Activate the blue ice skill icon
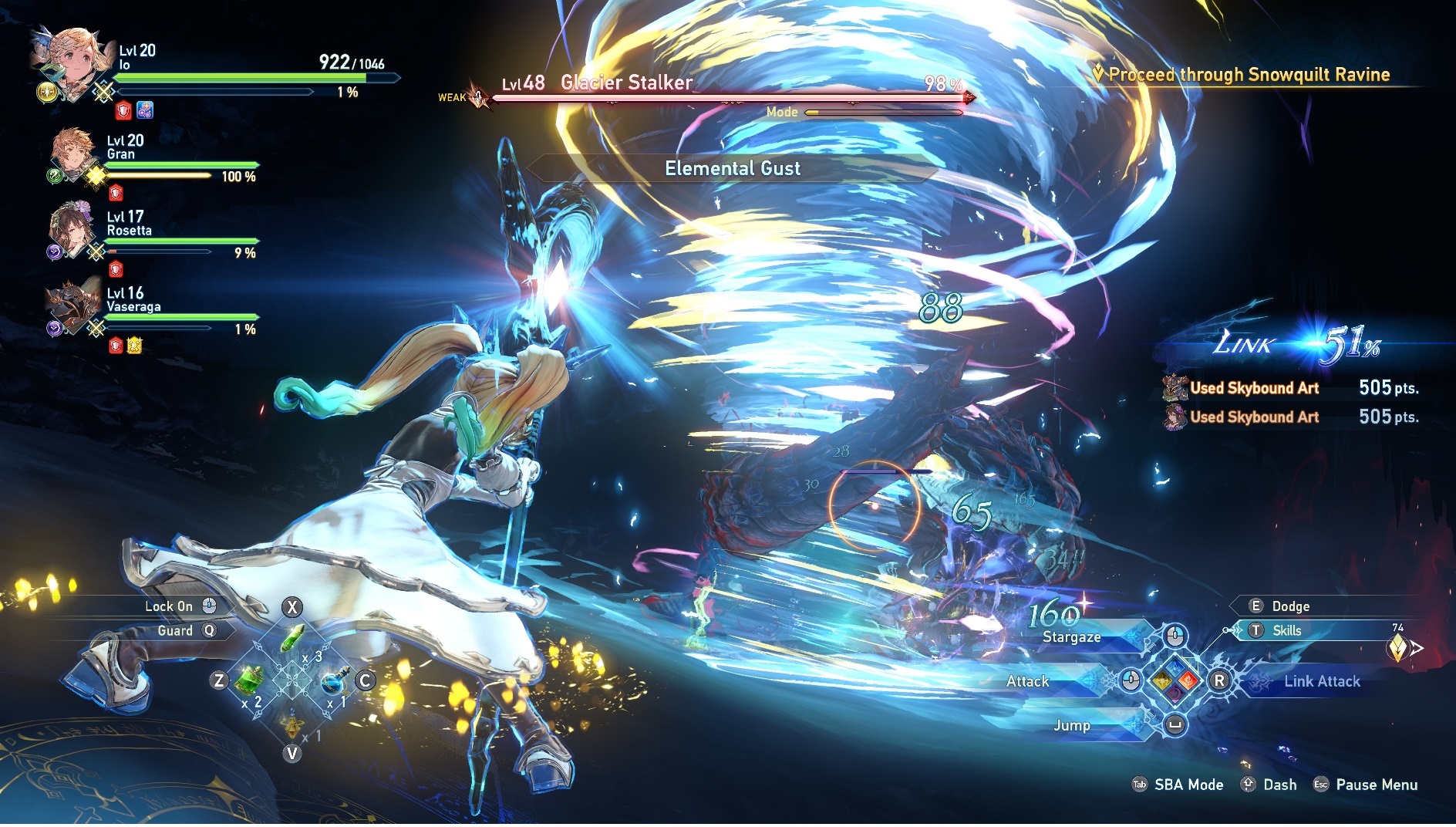Screen dimensions: 1456x827 pos(1175,667)
